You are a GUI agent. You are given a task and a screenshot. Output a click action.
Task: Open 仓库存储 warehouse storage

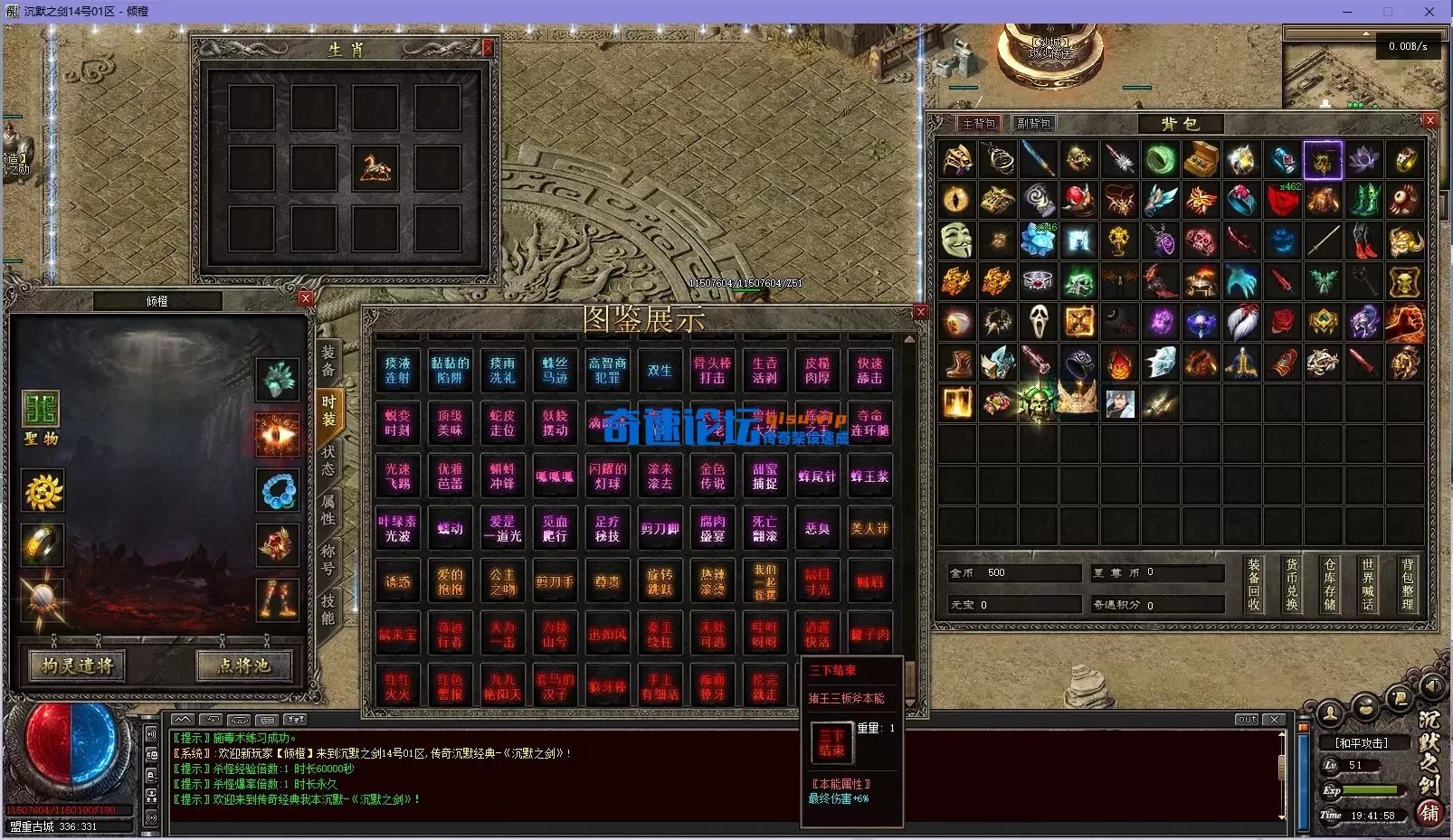[x=1330, y=584]
